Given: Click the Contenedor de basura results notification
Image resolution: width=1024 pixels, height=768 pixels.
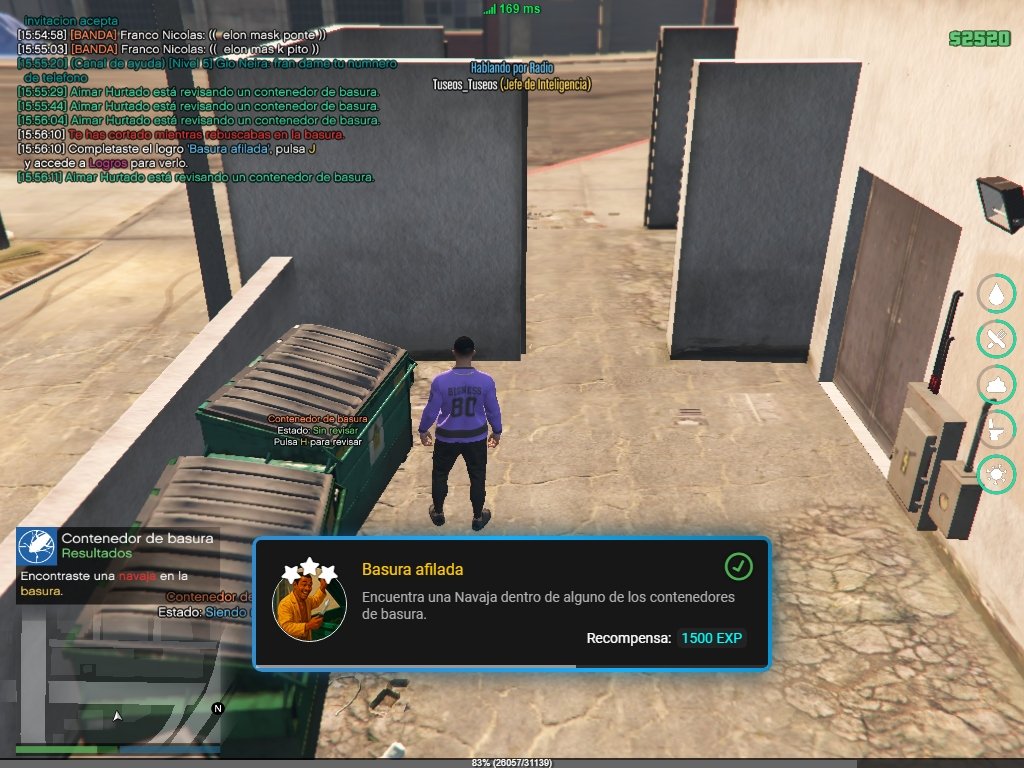Looking at the screenshot, I should (116, 565).
